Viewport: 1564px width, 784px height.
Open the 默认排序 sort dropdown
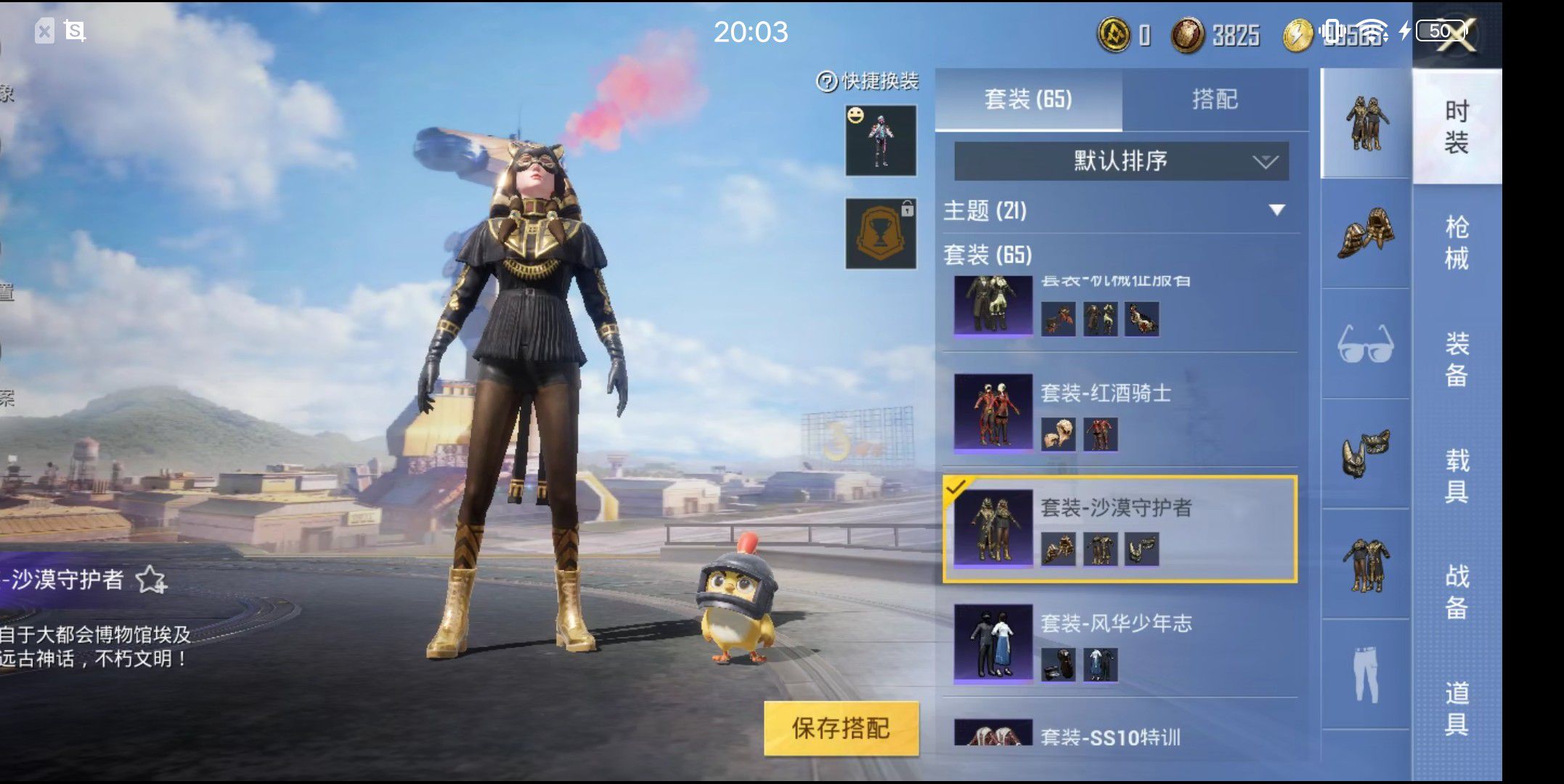click(x=1118, y=161)
